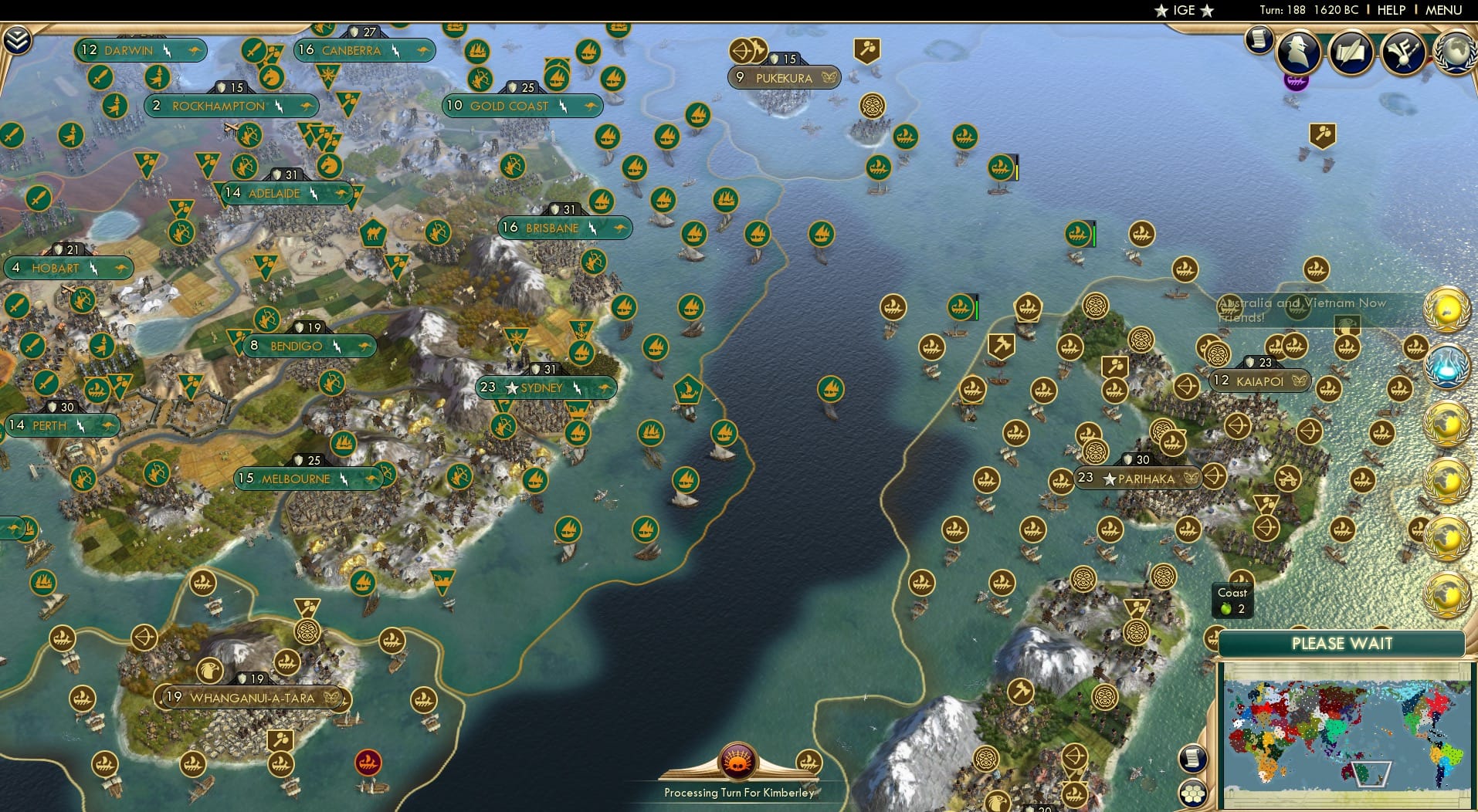The image size is (1478, 812).
Task: Open the Culture overview music-note icon
Action: point(1403,52)
